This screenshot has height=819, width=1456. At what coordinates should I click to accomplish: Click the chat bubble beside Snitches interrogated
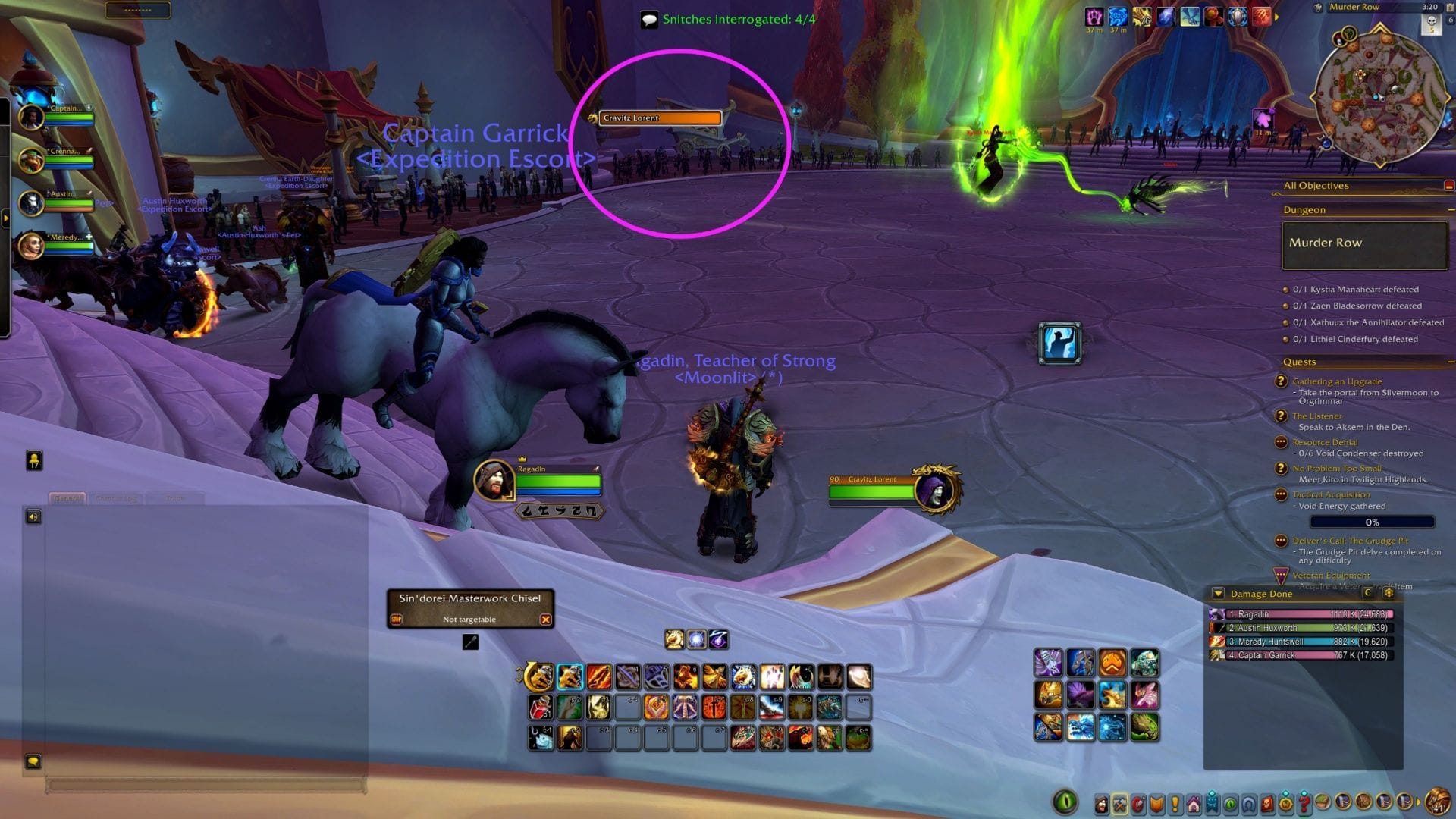648,20
